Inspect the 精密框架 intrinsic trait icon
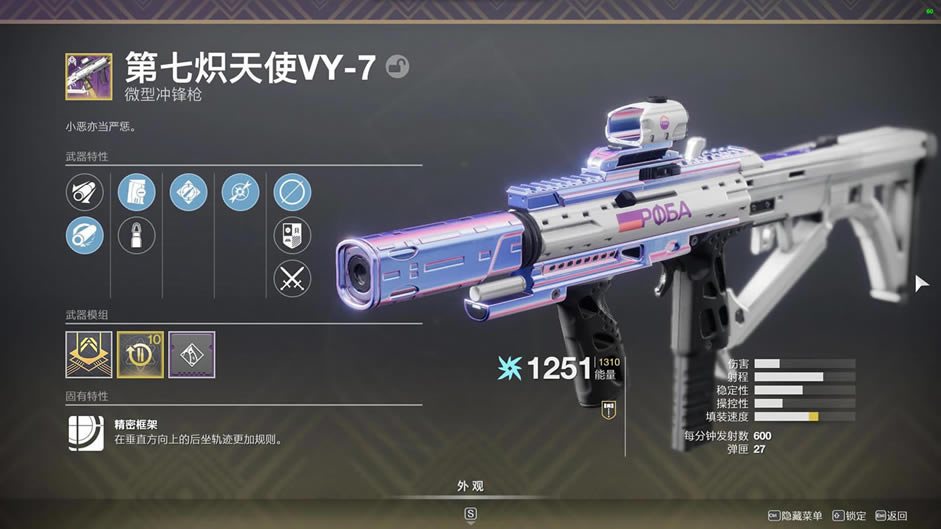Screen dimensions: 941x529 (x=85, y=432)
